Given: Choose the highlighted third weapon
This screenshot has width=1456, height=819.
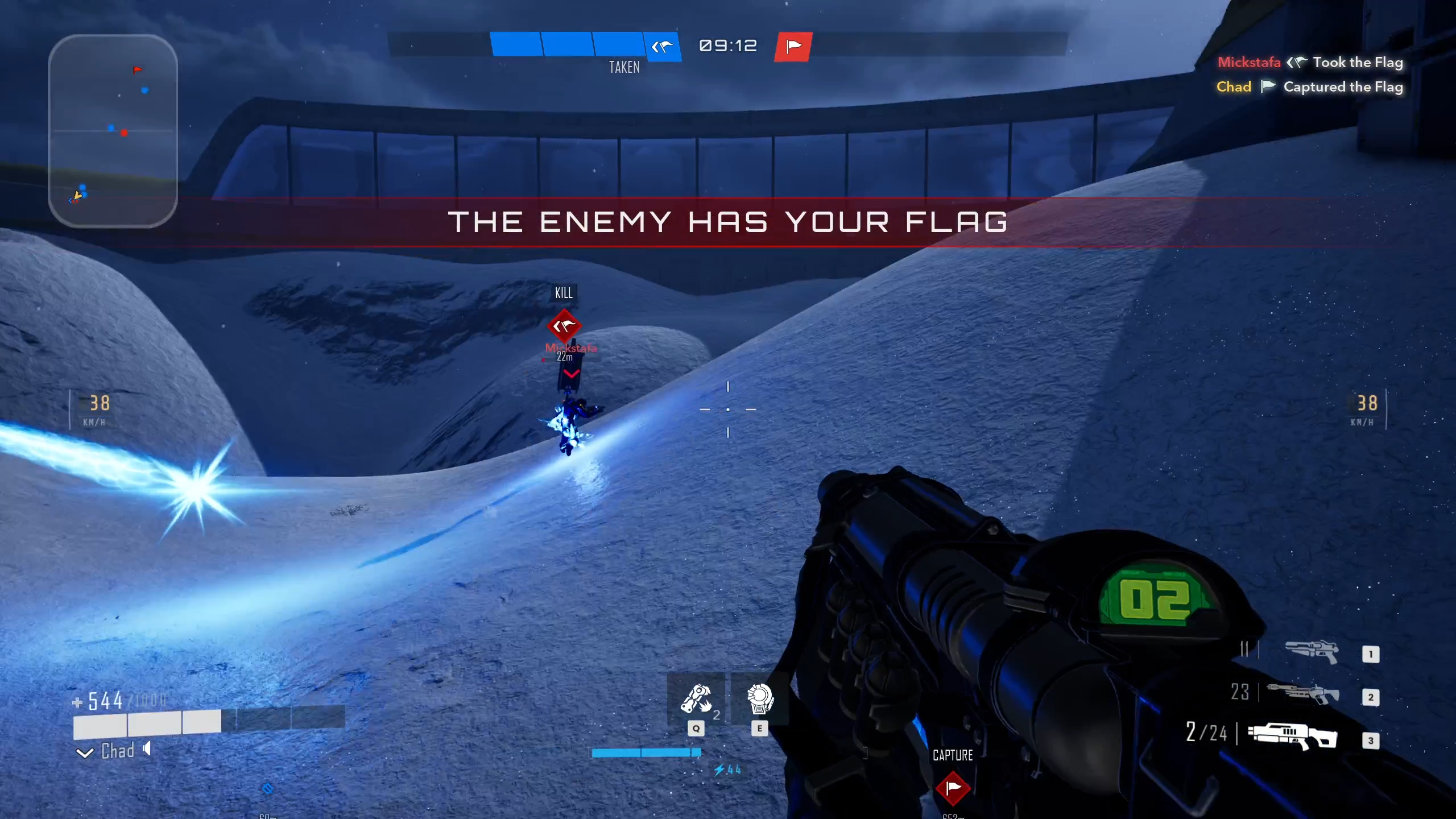Looking at the screenshot, I should coord(1292,737).
